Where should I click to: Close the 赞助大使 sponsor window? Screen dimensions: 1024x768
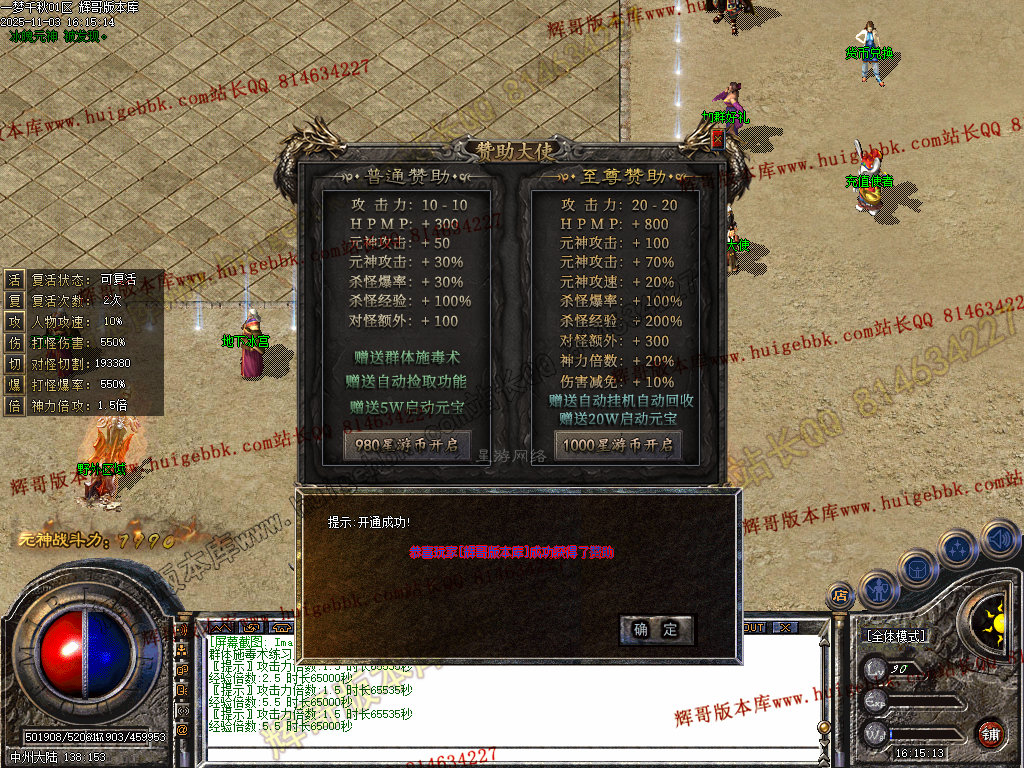pyautogui.click(x=717, y=141)
